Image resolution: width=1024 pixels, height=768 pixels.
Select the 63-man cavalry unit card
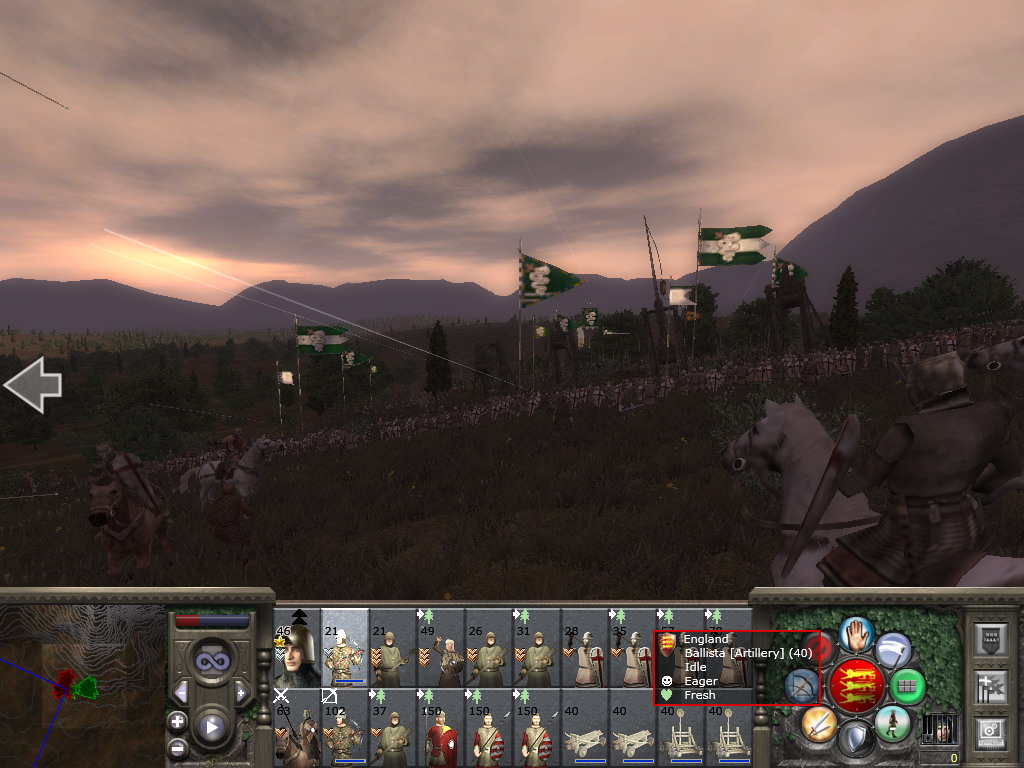[x=297, y=727]
